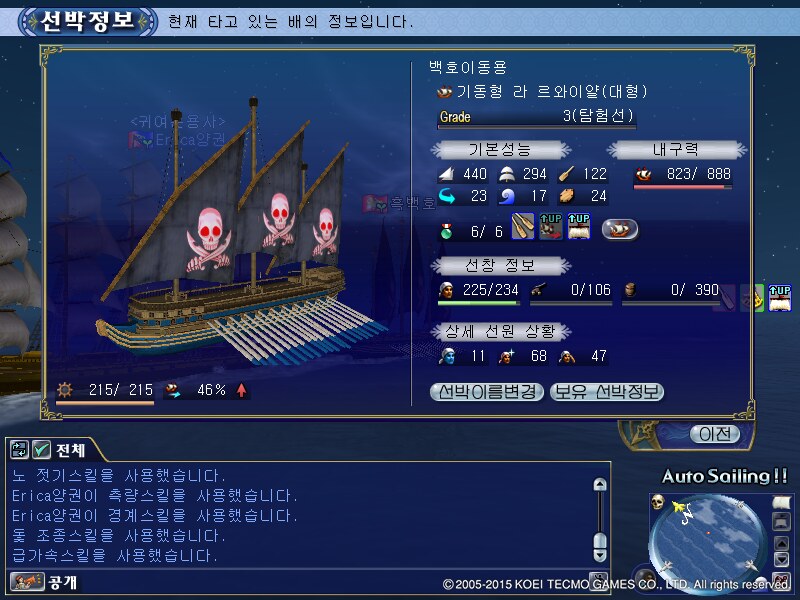Open the ship-in-oval button icon
The height and width of the screenshot is (600, 800).
pyautogui.click(x=620, y=229)
